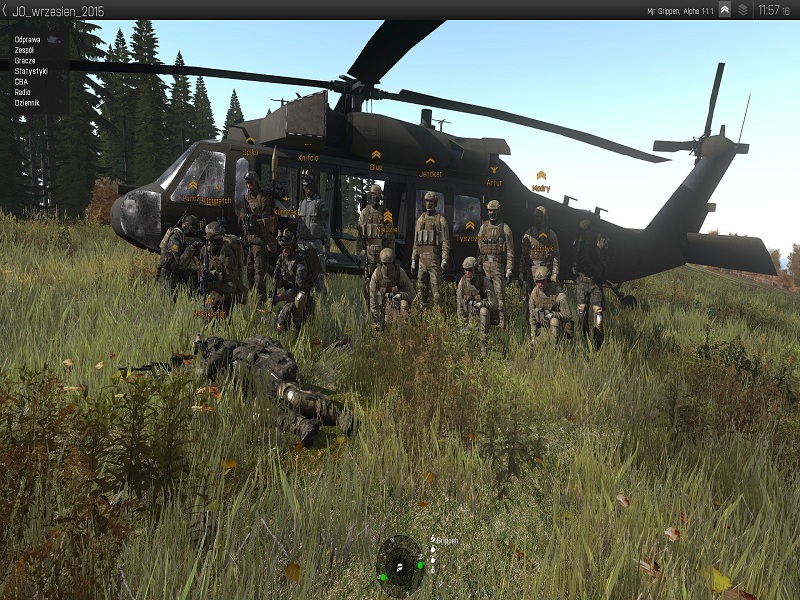
Task: Select the Zespół menu entry
Action: pyautogui.click(x=26, y=50)
